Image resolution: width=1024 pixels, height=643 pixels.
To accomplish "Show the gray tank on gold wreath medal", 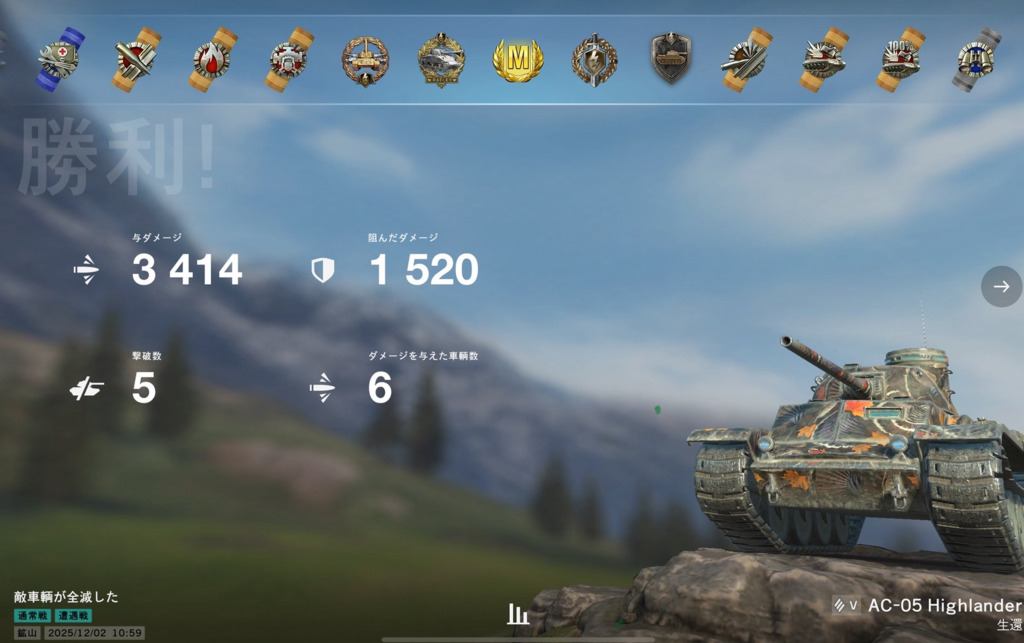I will 441,60.
